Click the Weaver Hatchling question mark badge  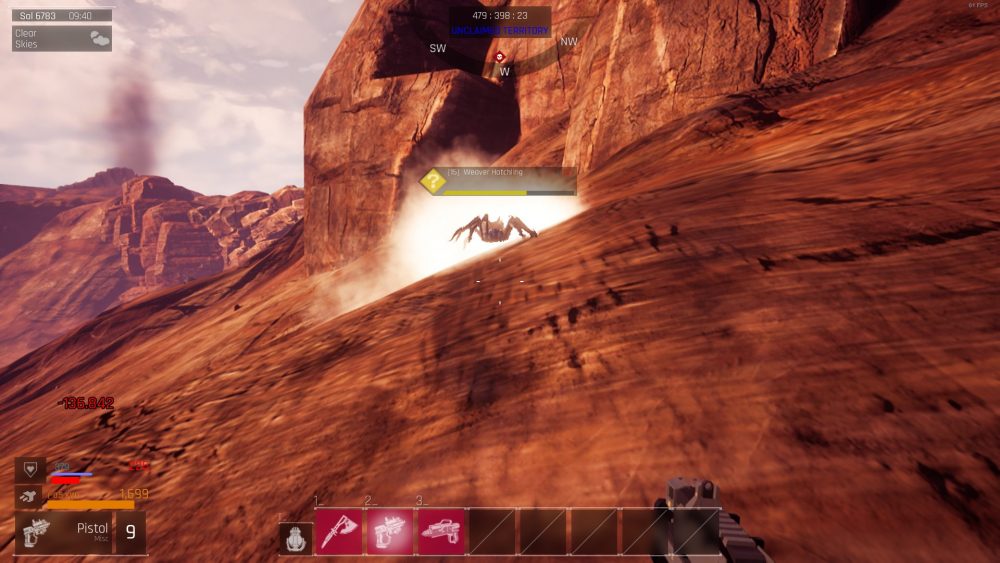point(433,181)
